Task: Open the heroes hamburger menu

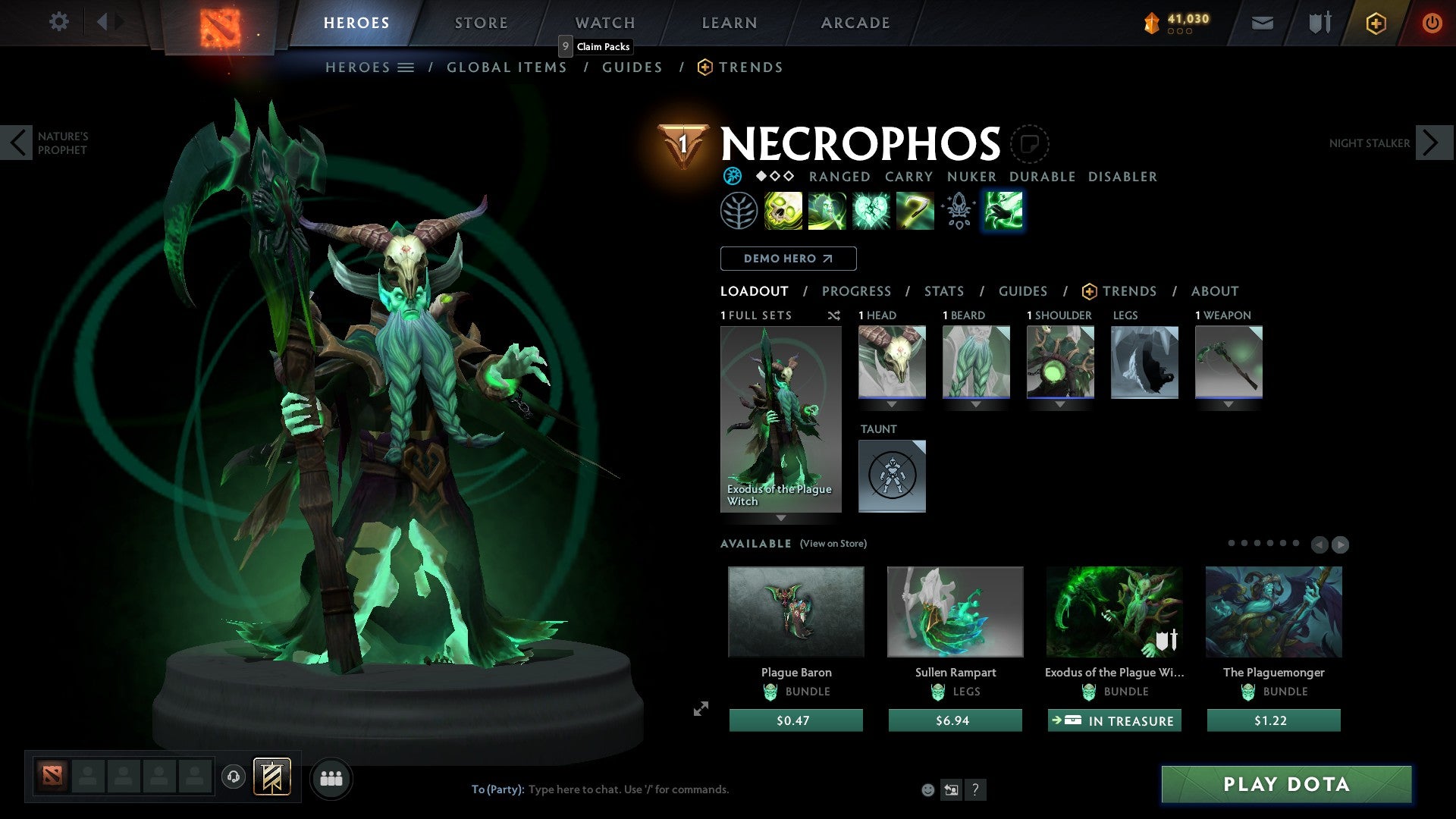Action: [x=407, y=67]
